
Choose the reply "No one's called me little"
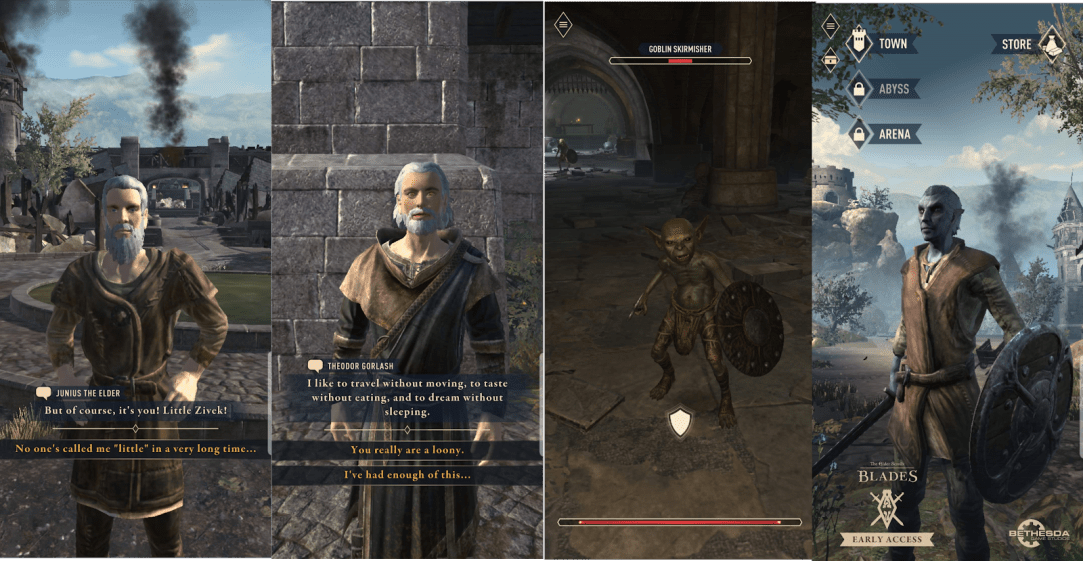[x=135, y=449]
